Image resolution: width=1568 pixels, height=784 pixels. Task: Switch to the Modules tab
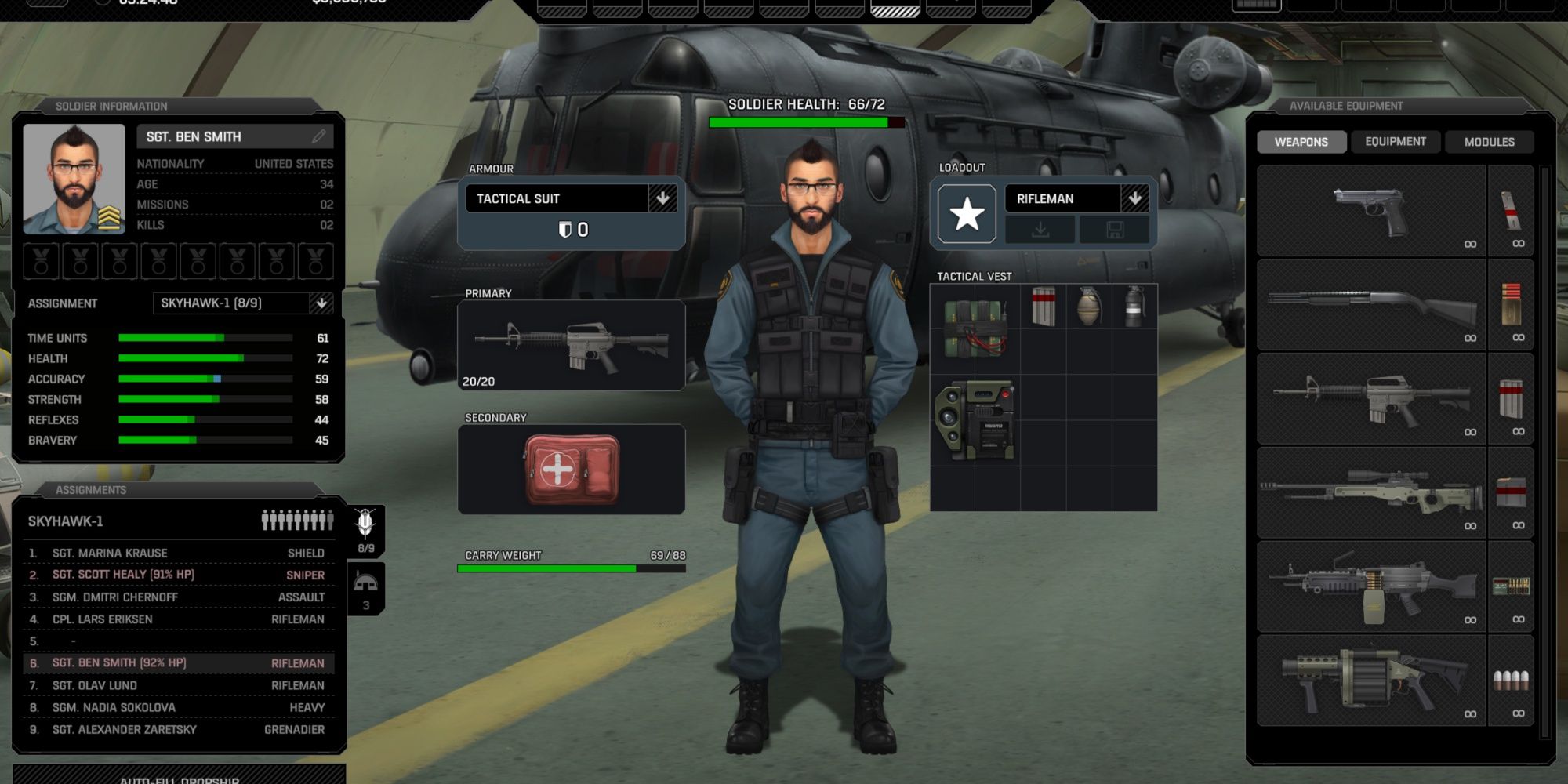tap(1489, 142)
